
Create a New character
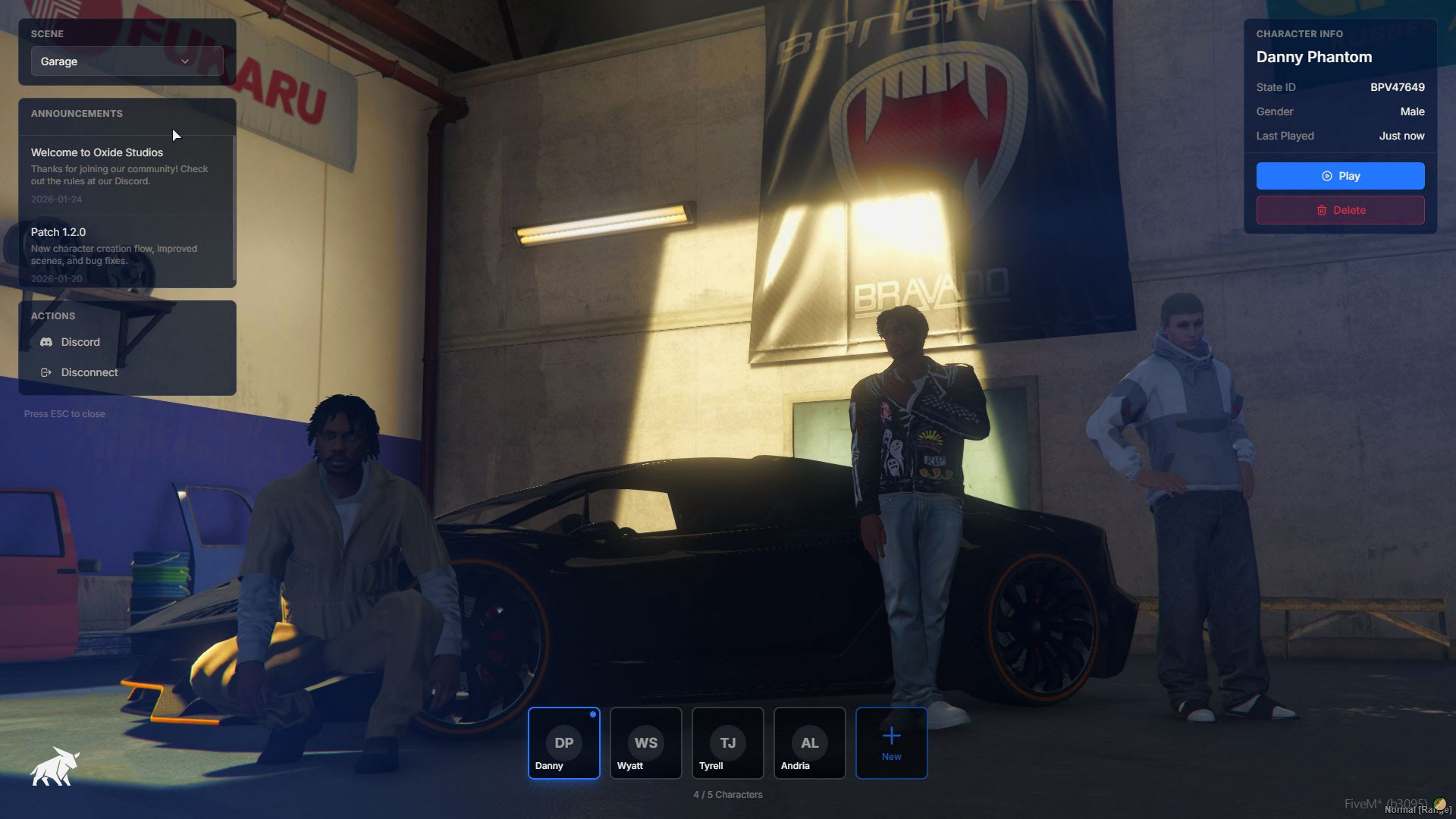pos(891,743)
